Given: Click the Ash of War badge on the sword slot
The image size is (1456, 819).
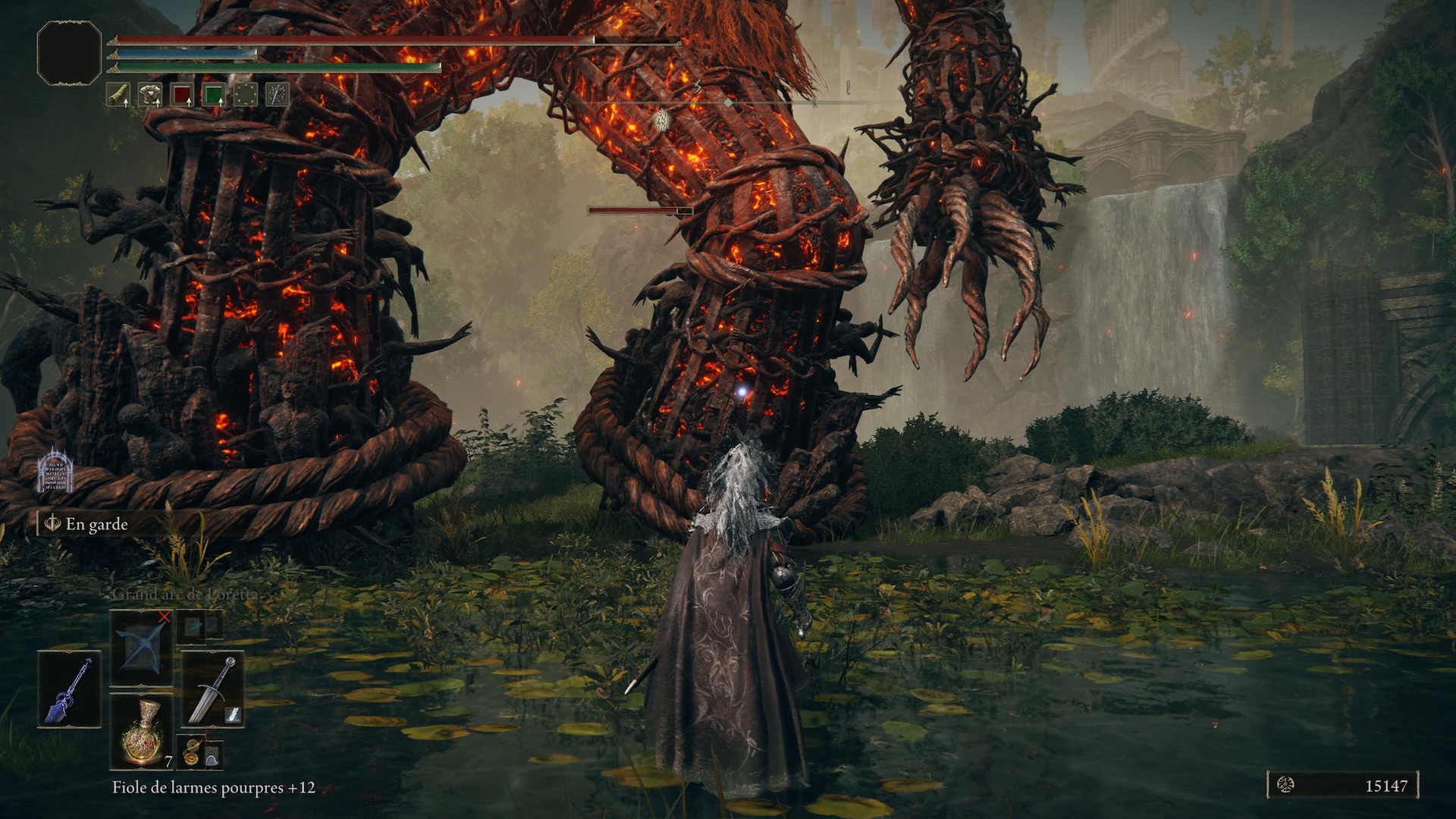Looking at the screenshot, I should tap(232, 714).
